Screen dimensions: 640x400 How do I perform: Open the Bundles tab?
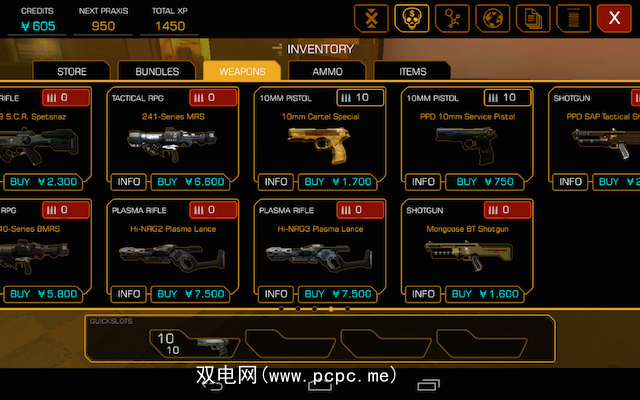pyautogui.click(x=157, y=71)
